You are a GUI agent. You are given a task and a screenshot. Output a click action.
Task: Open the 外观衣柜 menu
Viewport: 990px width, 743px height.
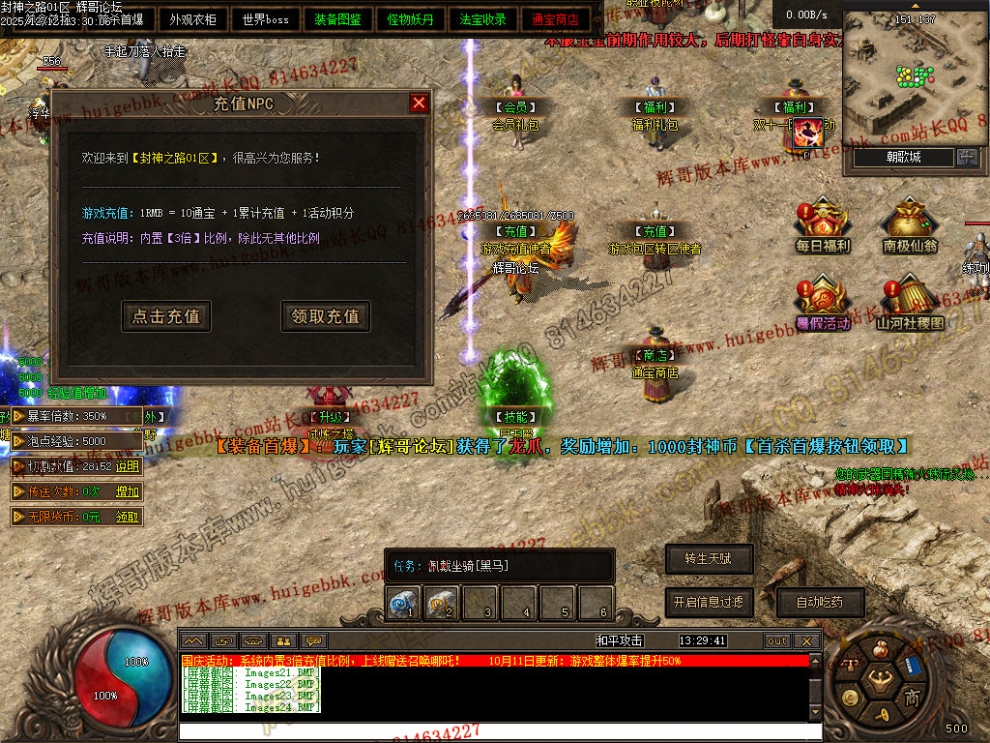pos(192,19)
